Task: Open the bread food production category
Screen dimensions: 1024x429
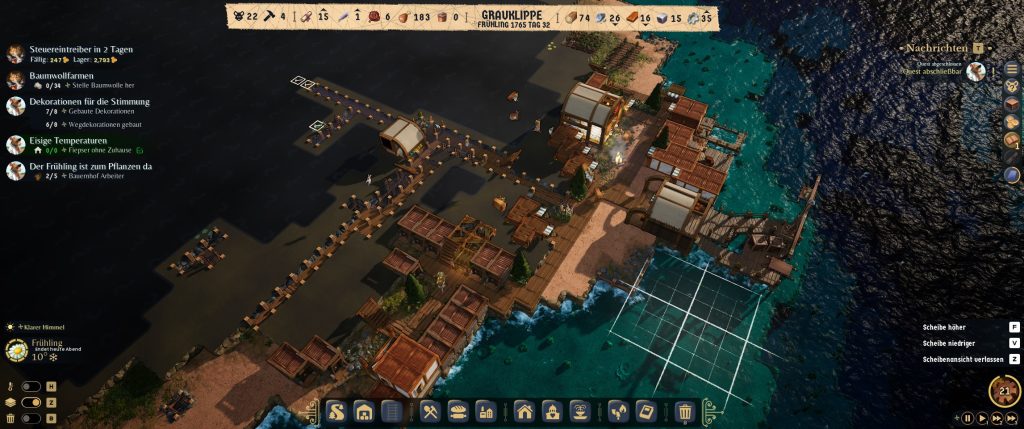Action: click(459, 411)
